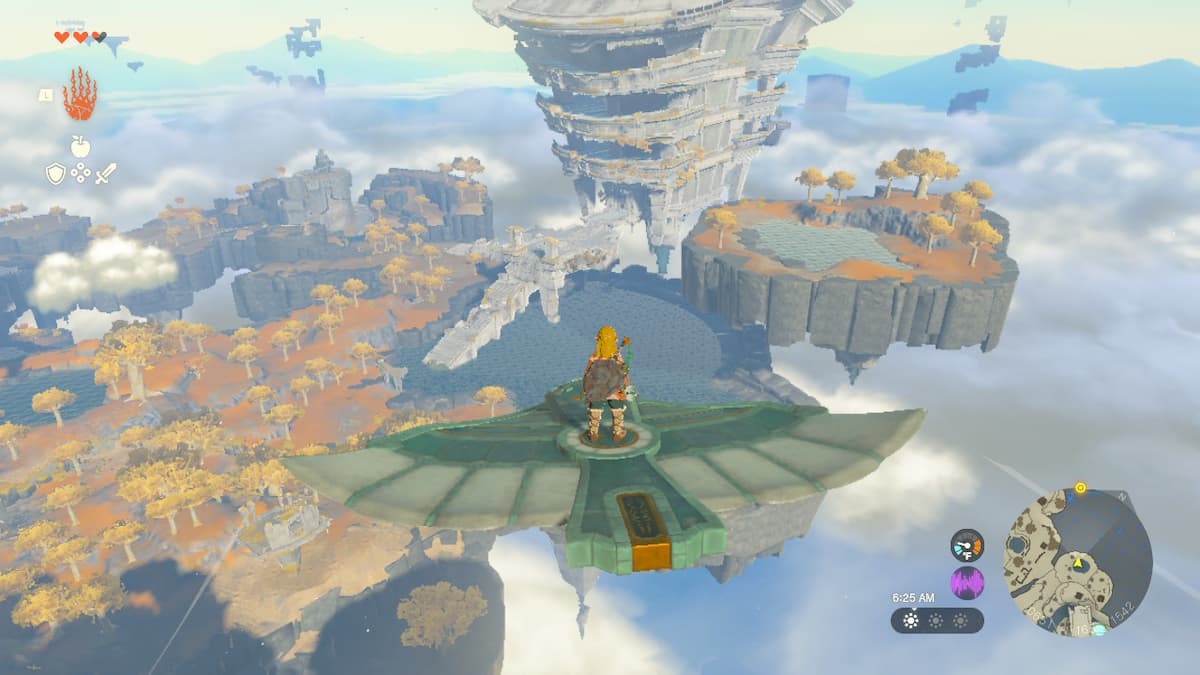Select the apple quick-item icon
This screenshot has height=675, width=1200.
pos(80,147)
